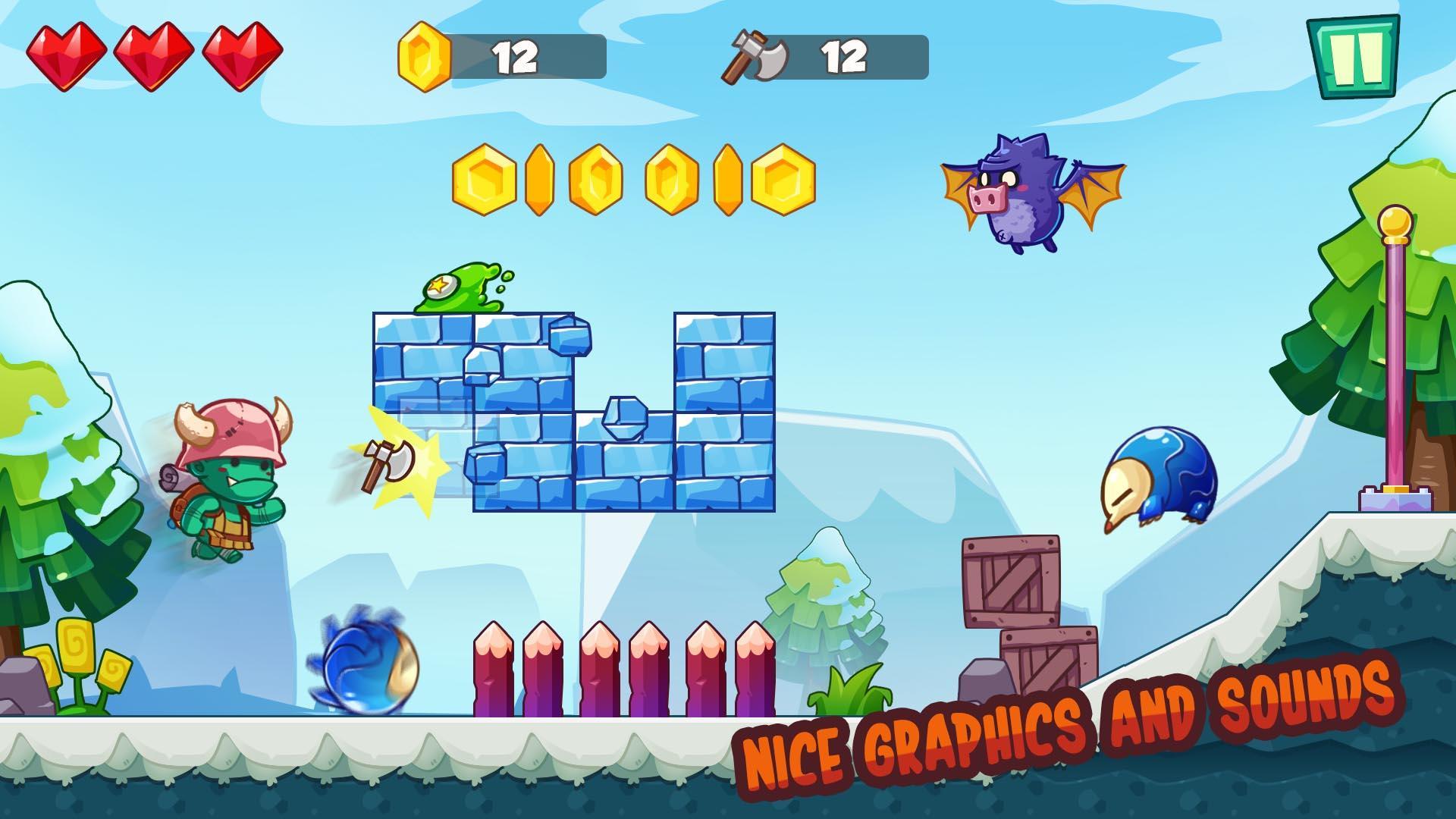The width and height of the screenshot is (1456, 819).
Task: Click the middle red heart icon
Action: click(x=155, y=55)
